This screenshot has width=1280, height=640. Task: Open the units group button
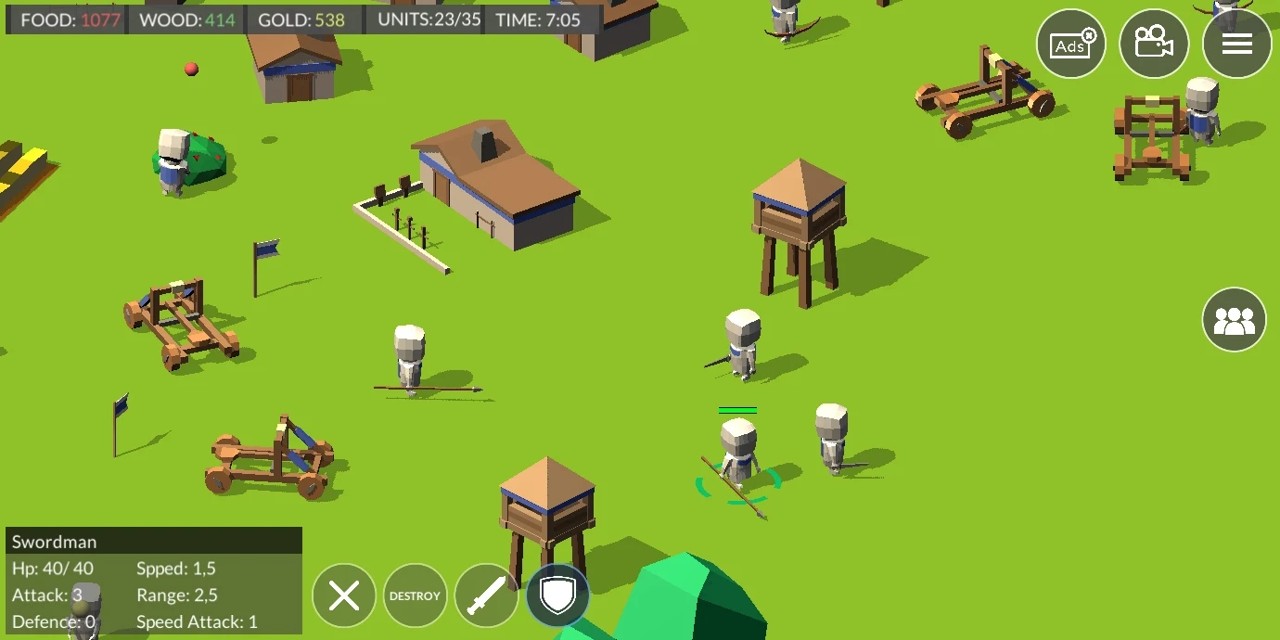tap(1234, 320)
